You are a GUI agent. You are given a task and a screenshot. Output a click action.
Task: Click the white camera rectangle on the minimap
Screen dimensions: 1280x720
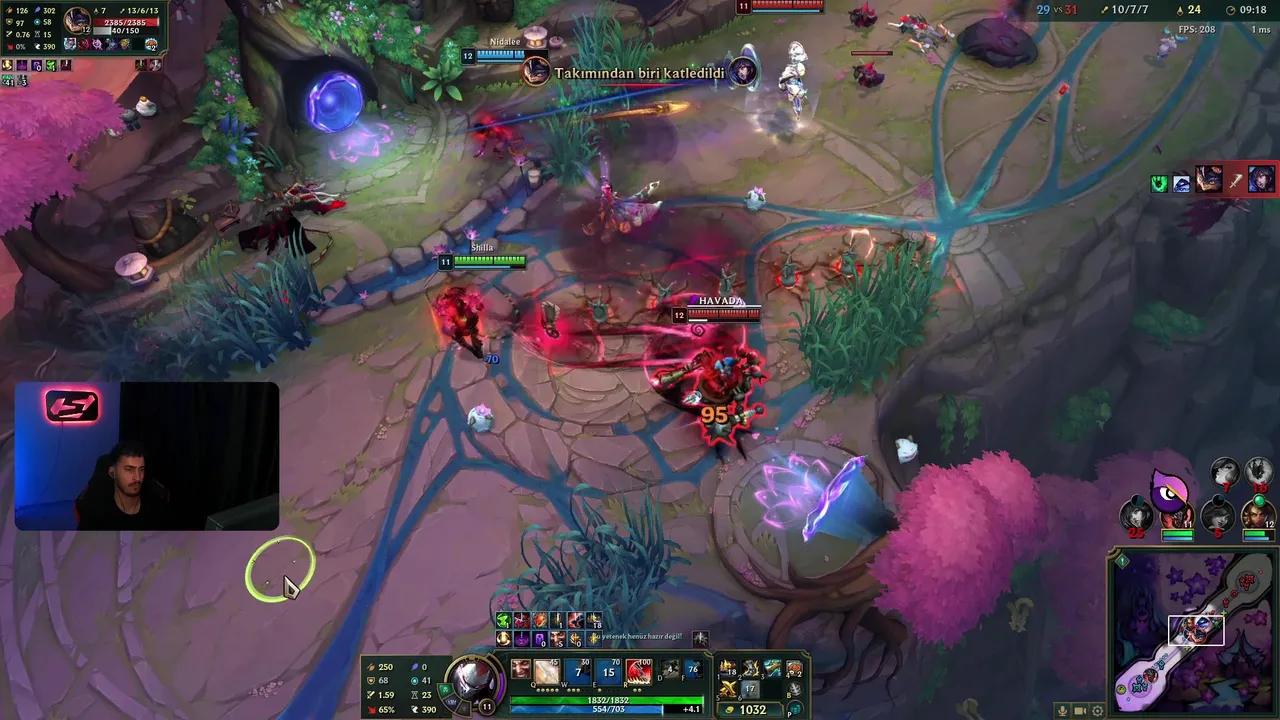tap(1196, 631)
